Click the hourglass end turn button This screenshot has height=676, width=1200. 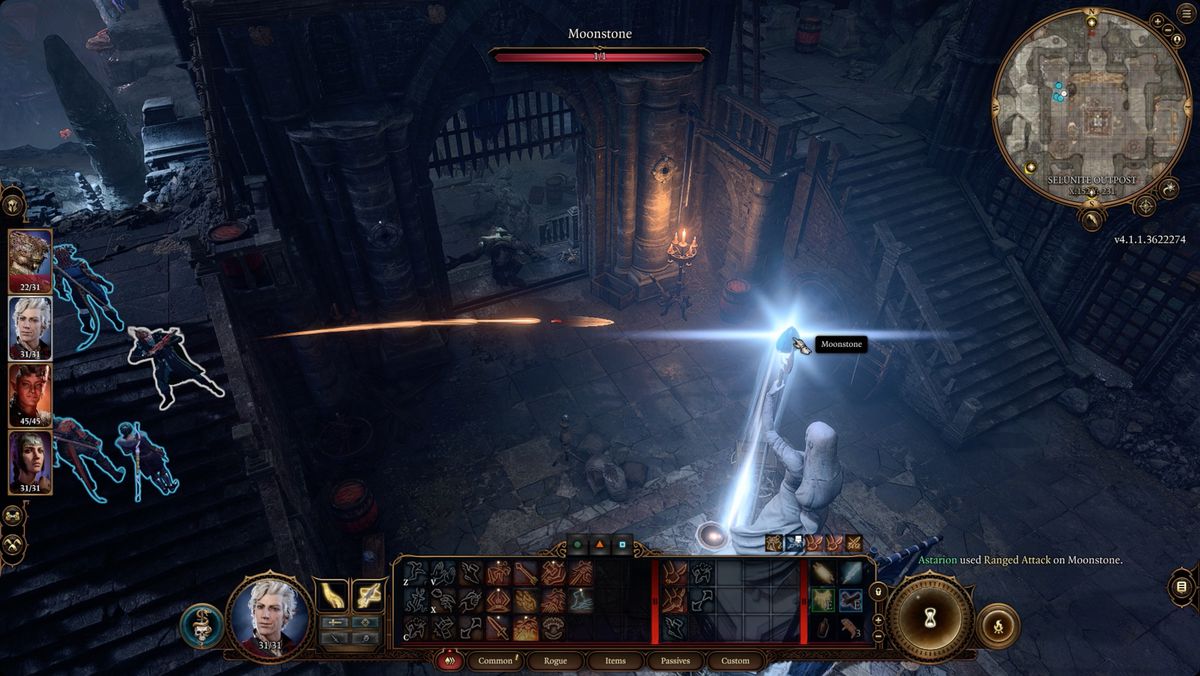pyautogui.click(x=929, y=618)
